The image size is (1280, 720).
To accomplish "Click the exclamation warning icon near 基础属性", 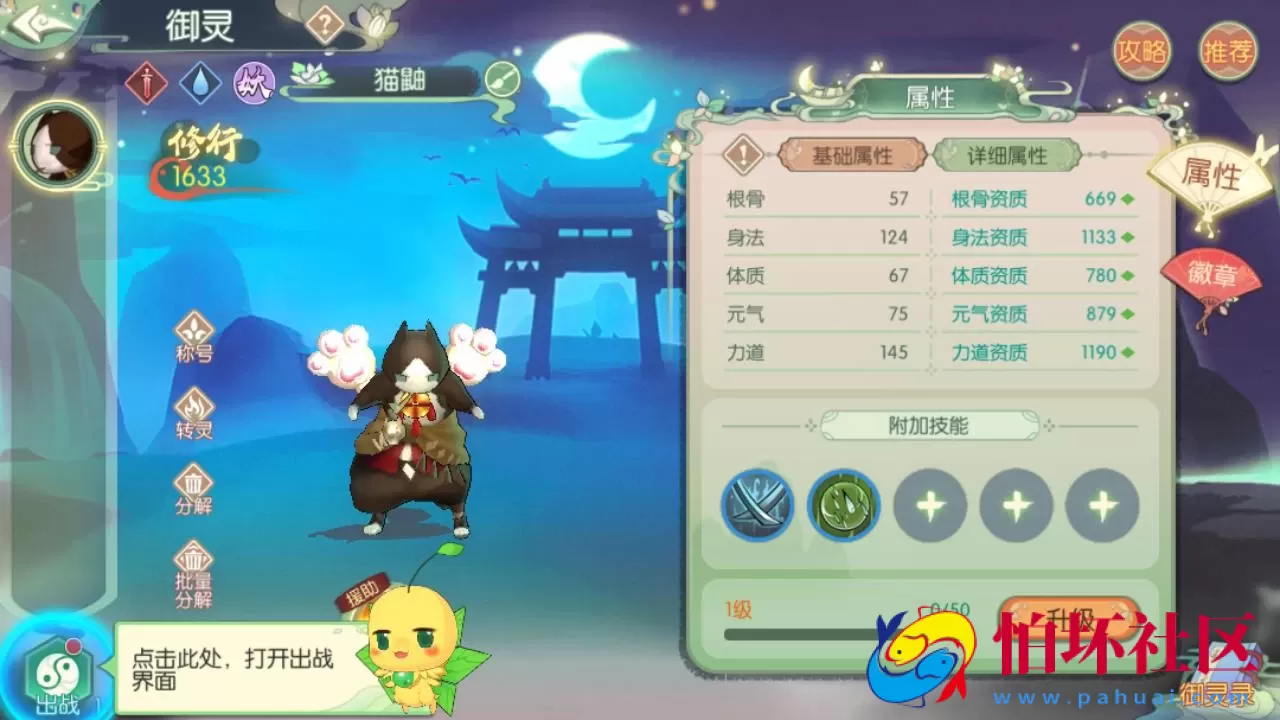I will (741, 156).
